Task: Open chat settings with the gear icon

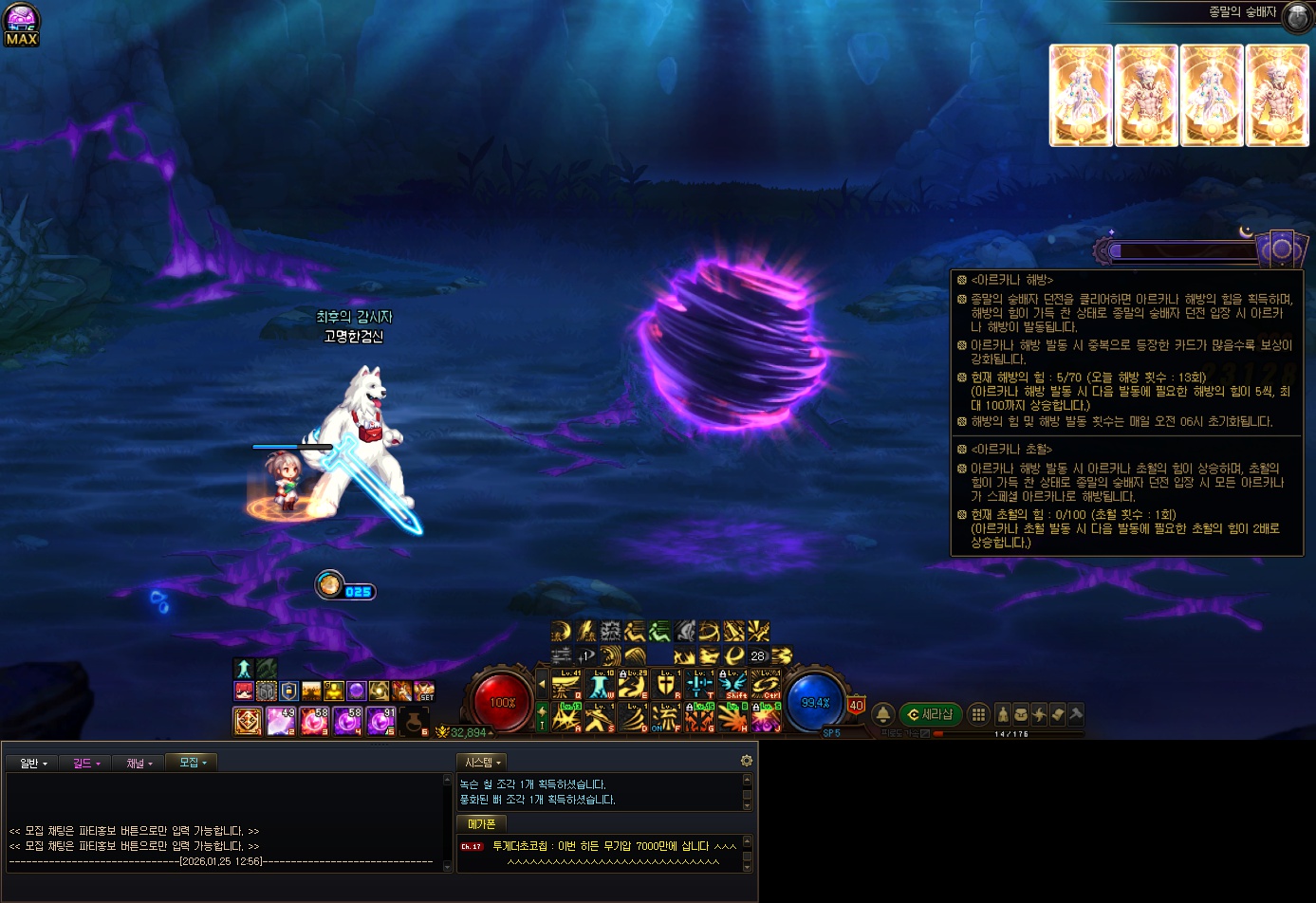Action: pyautogui.click(x=747, y=761)
